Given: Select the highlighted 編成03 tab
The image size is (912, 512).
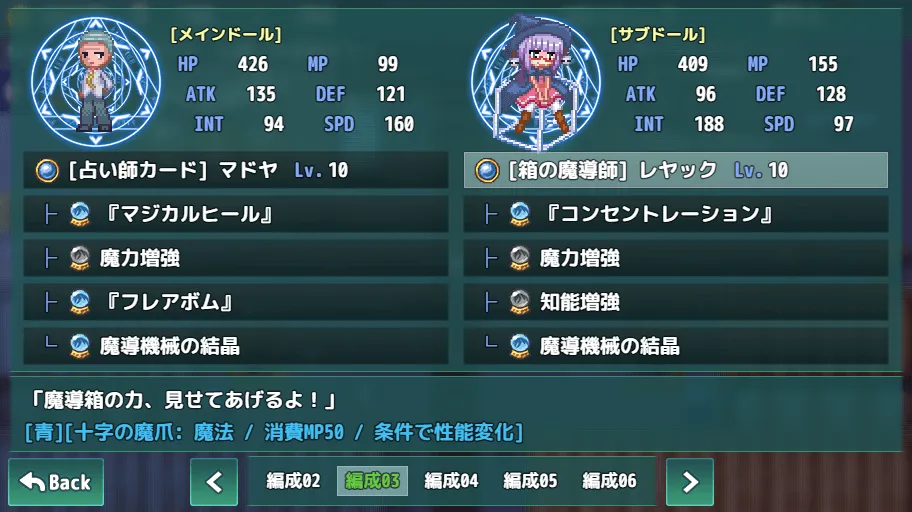Looking at the screenshot, I should coord(372,482).
